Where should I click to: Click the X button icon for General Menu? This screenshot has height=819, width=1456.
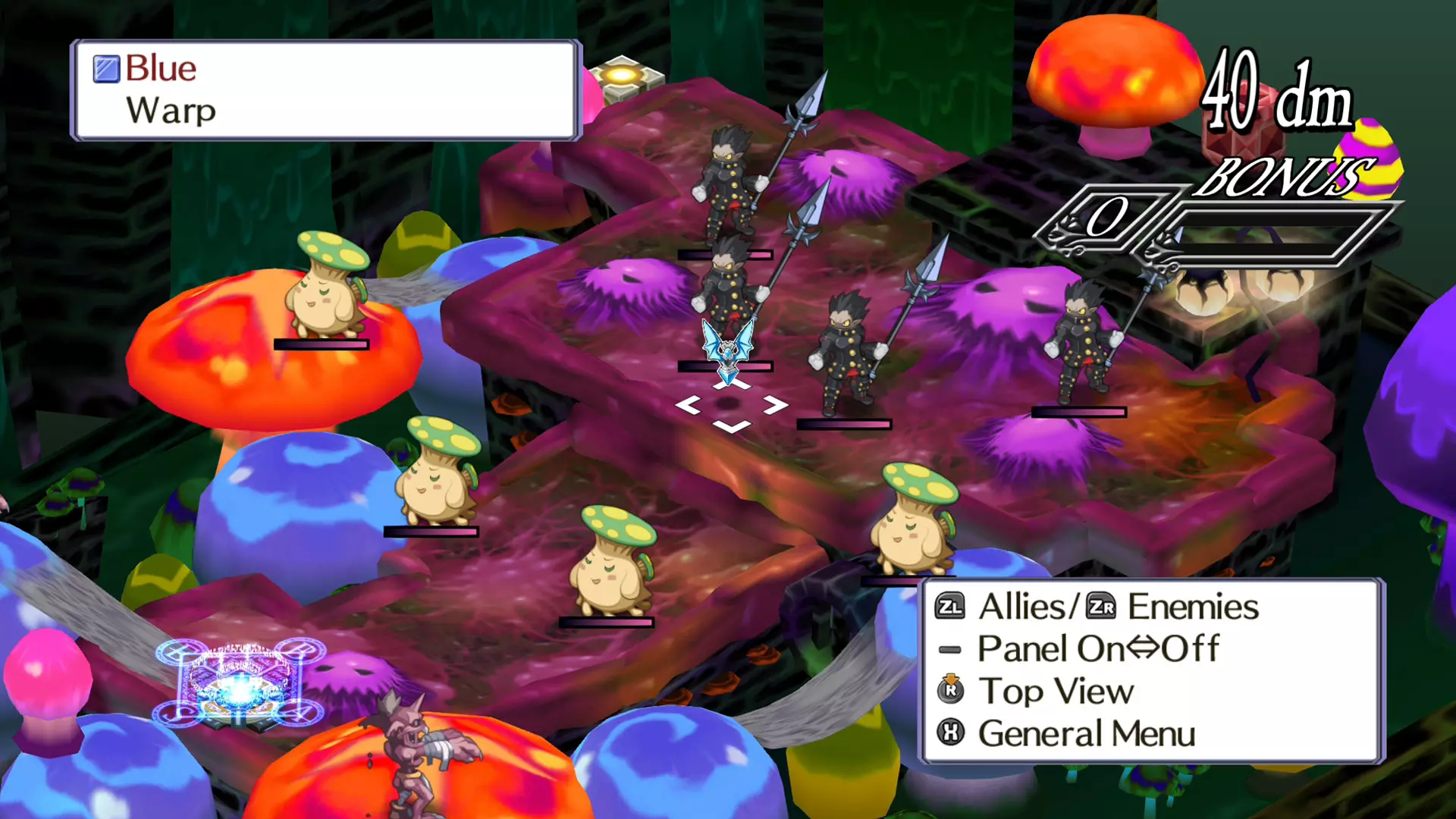(949, 733)
